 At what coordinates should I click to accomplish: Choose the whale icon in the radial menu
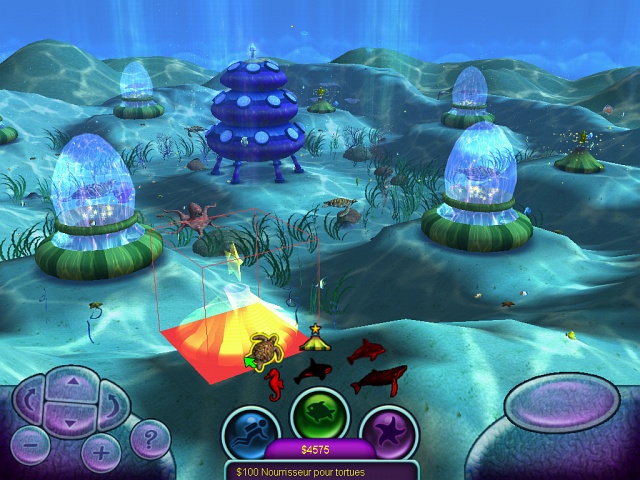(x=379, y=379)
